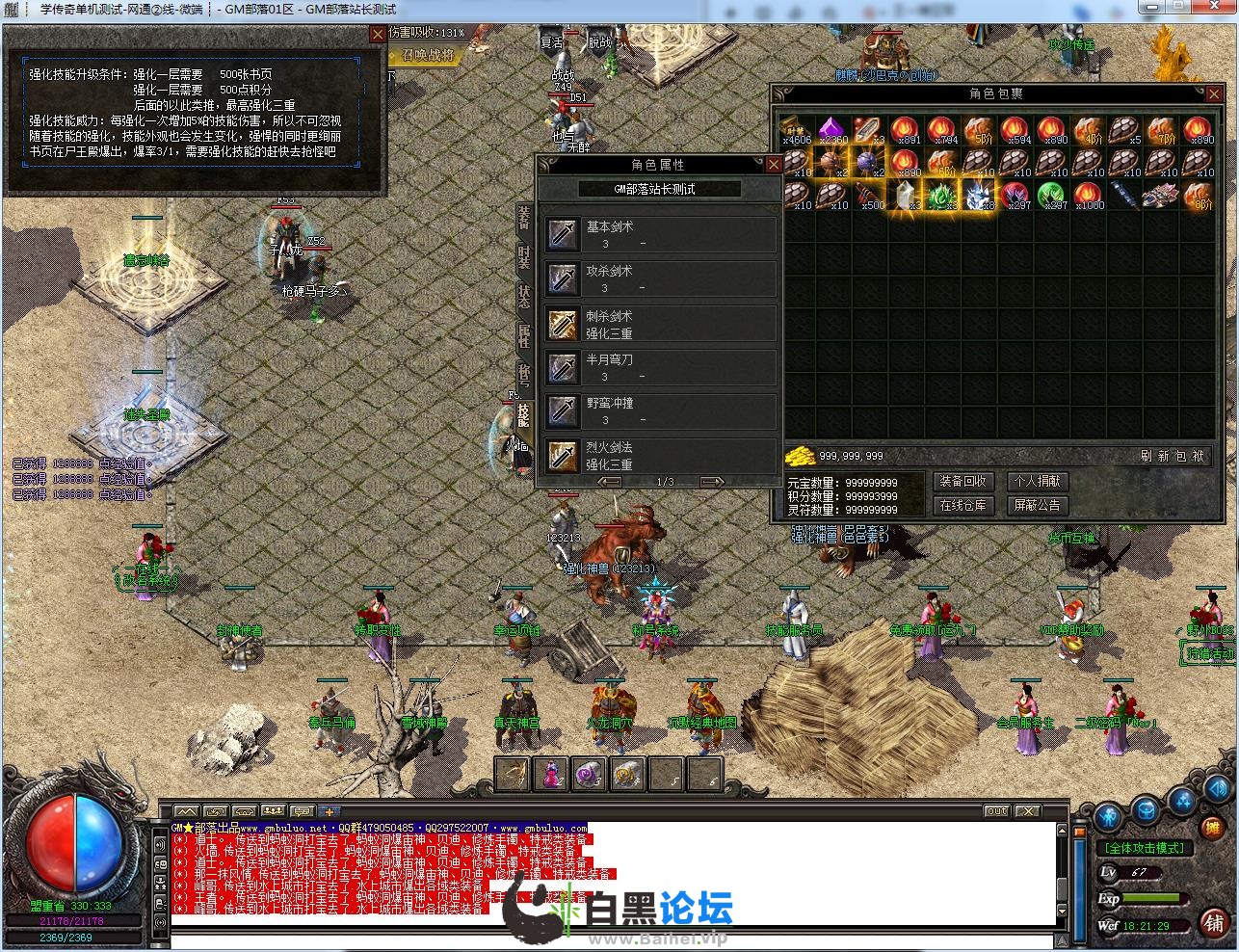Select the purple crystal x2360 item
Image resolution: width=1239 pixels, height=952 pixels.
tap(831, 129)
